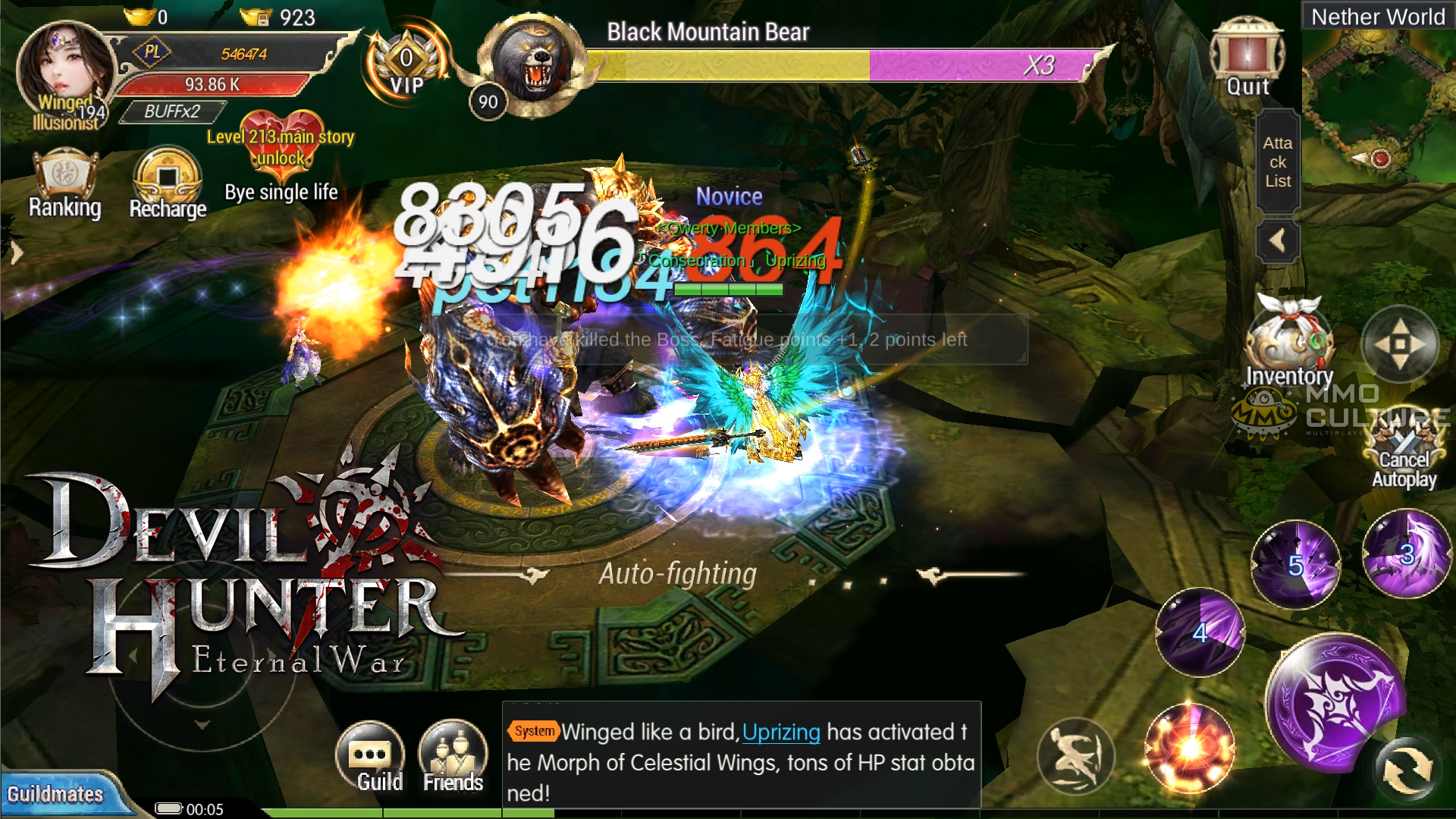
Task: Open the Guild menu
Action: (371, 757)
